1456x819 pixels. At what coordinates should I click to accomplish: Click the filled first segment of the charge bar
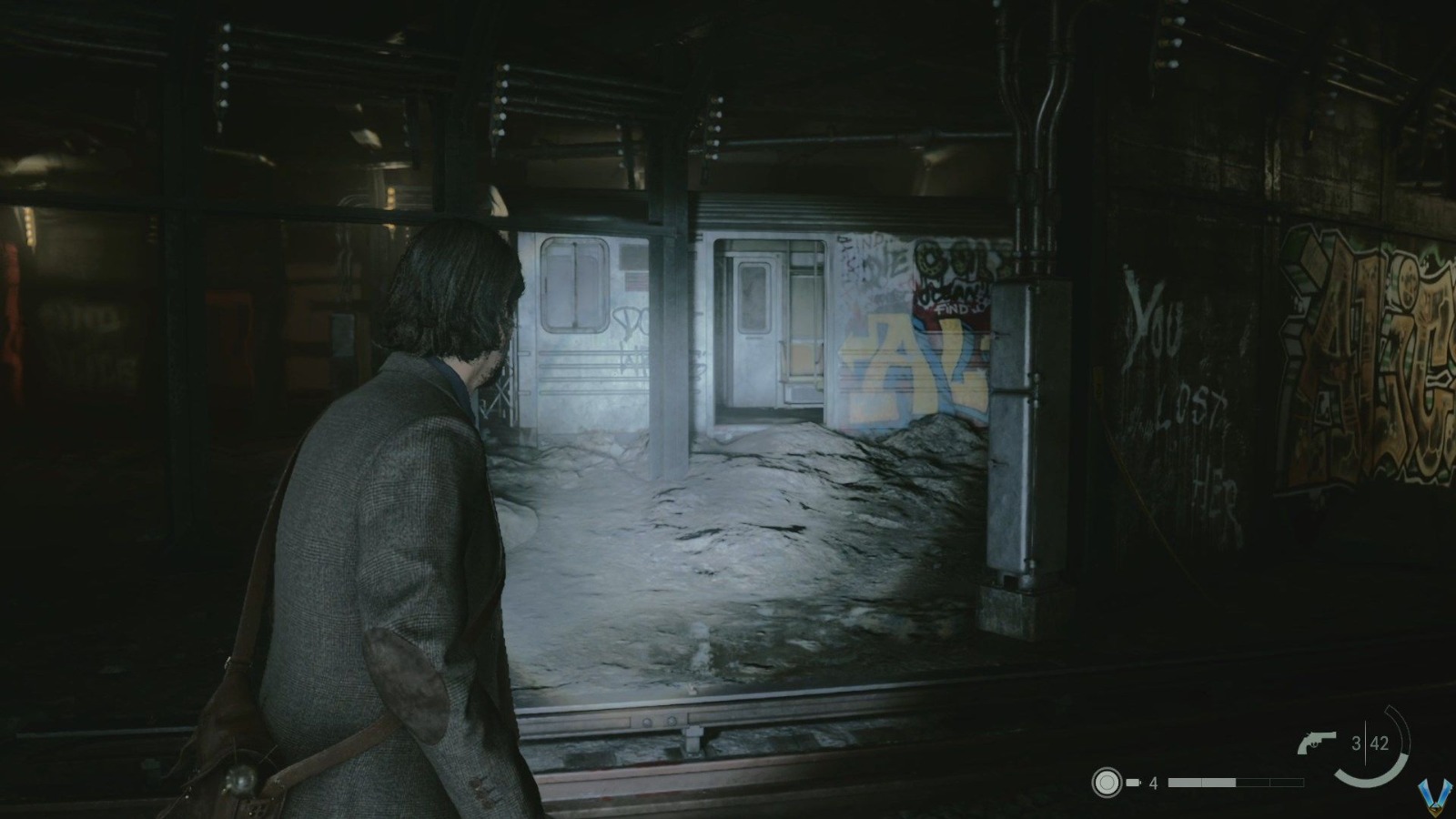point(1183,782)
